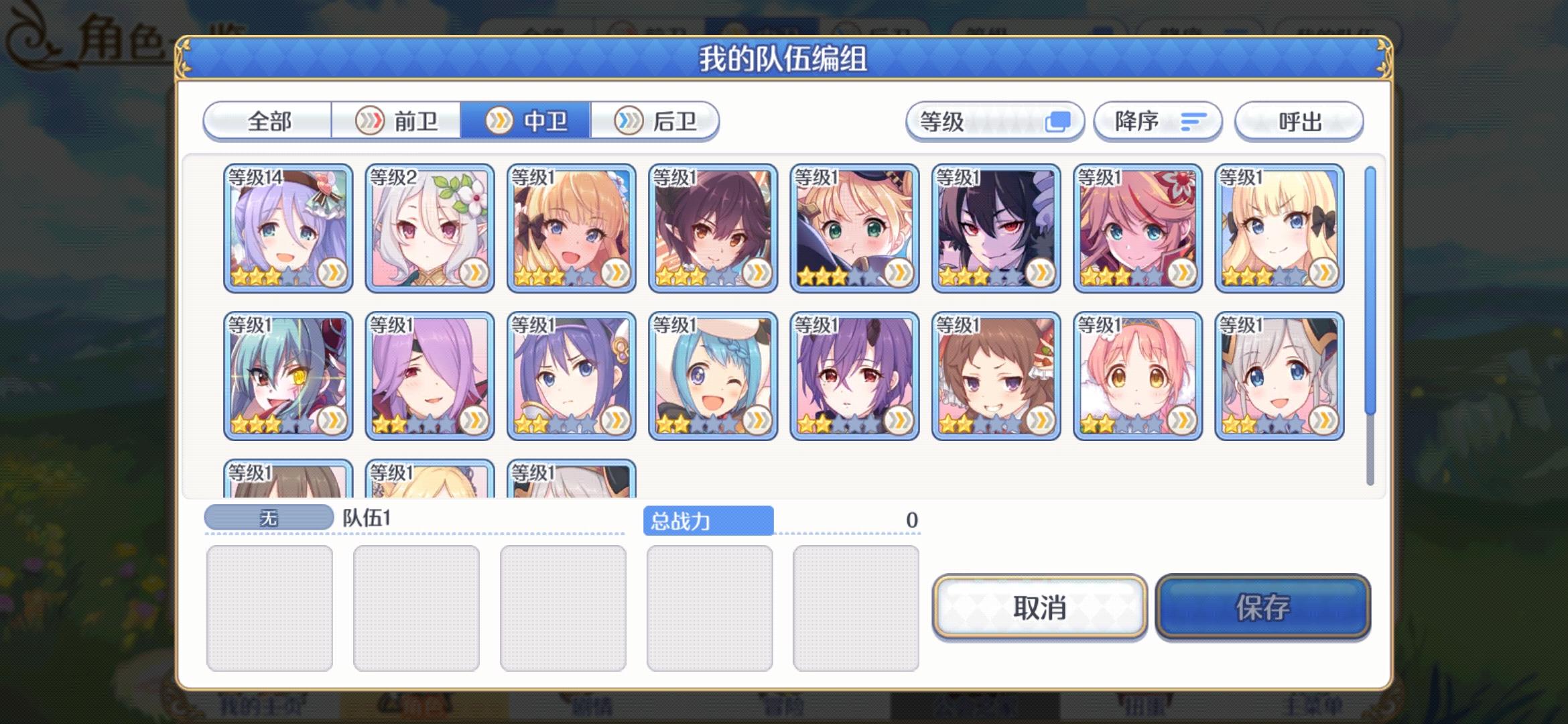Toggle 降序 descending sort order

[x=1158, y=121]
